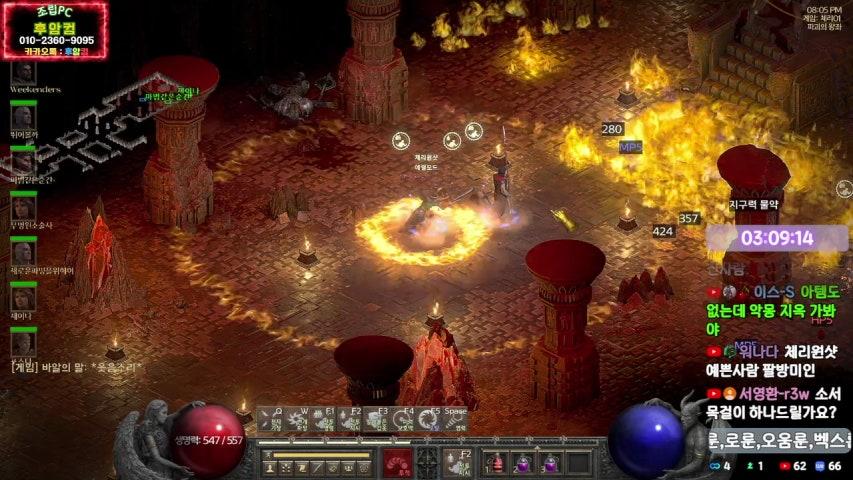Use the purple potion in belt slot 2

[x=523, y=463]
